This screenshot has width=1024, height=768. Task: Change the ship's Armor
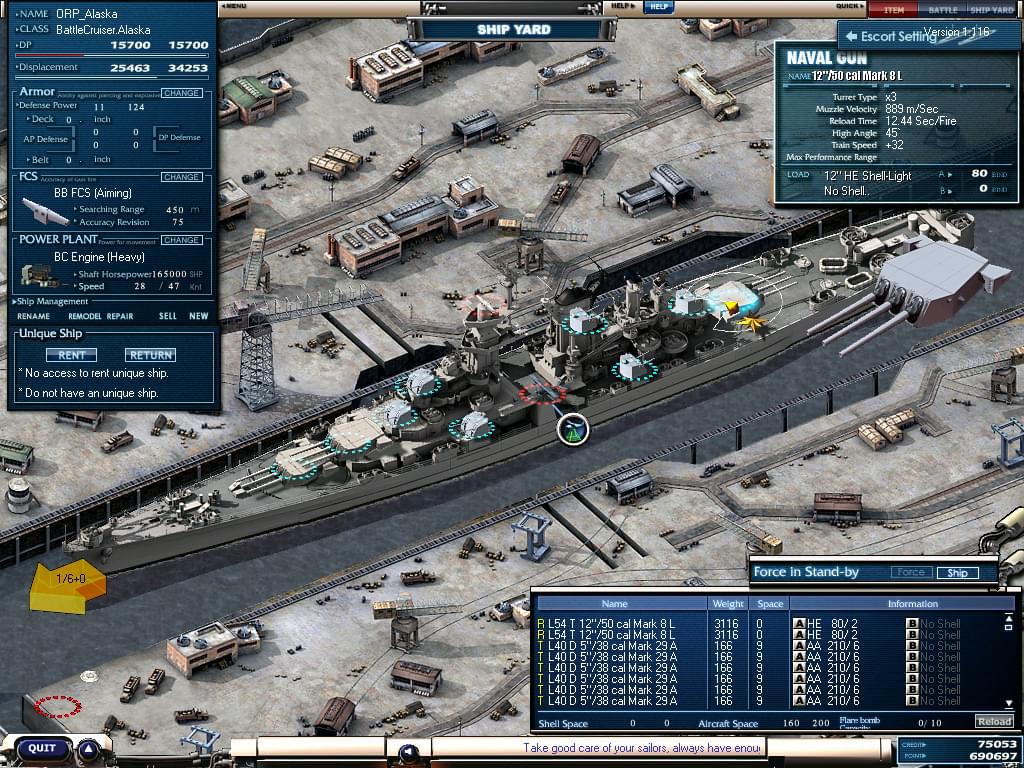pos(181,93)
